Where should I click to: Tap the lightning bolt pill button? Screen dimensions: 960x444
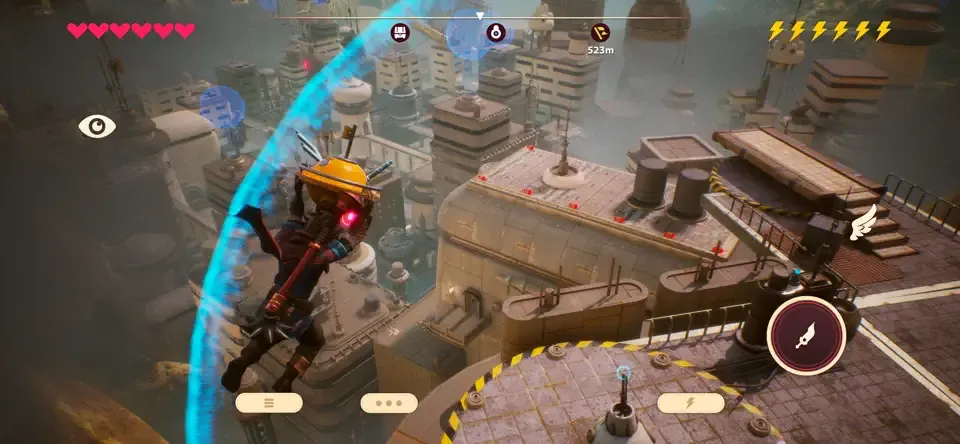[x=690, y=403]
